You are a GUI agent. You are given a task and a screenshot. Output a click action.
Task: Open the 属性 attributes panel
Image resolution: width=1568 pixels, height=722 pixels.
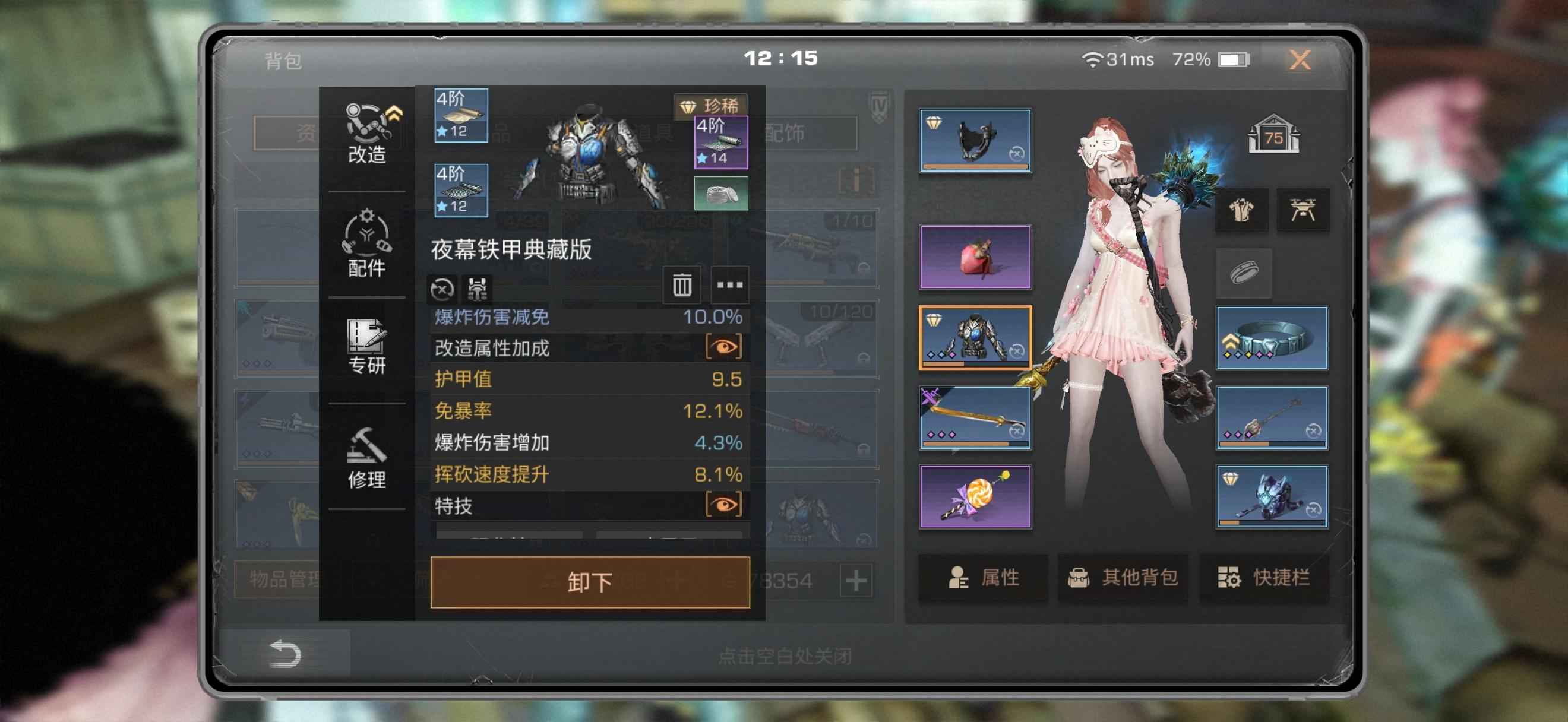[x=982, y=577]
